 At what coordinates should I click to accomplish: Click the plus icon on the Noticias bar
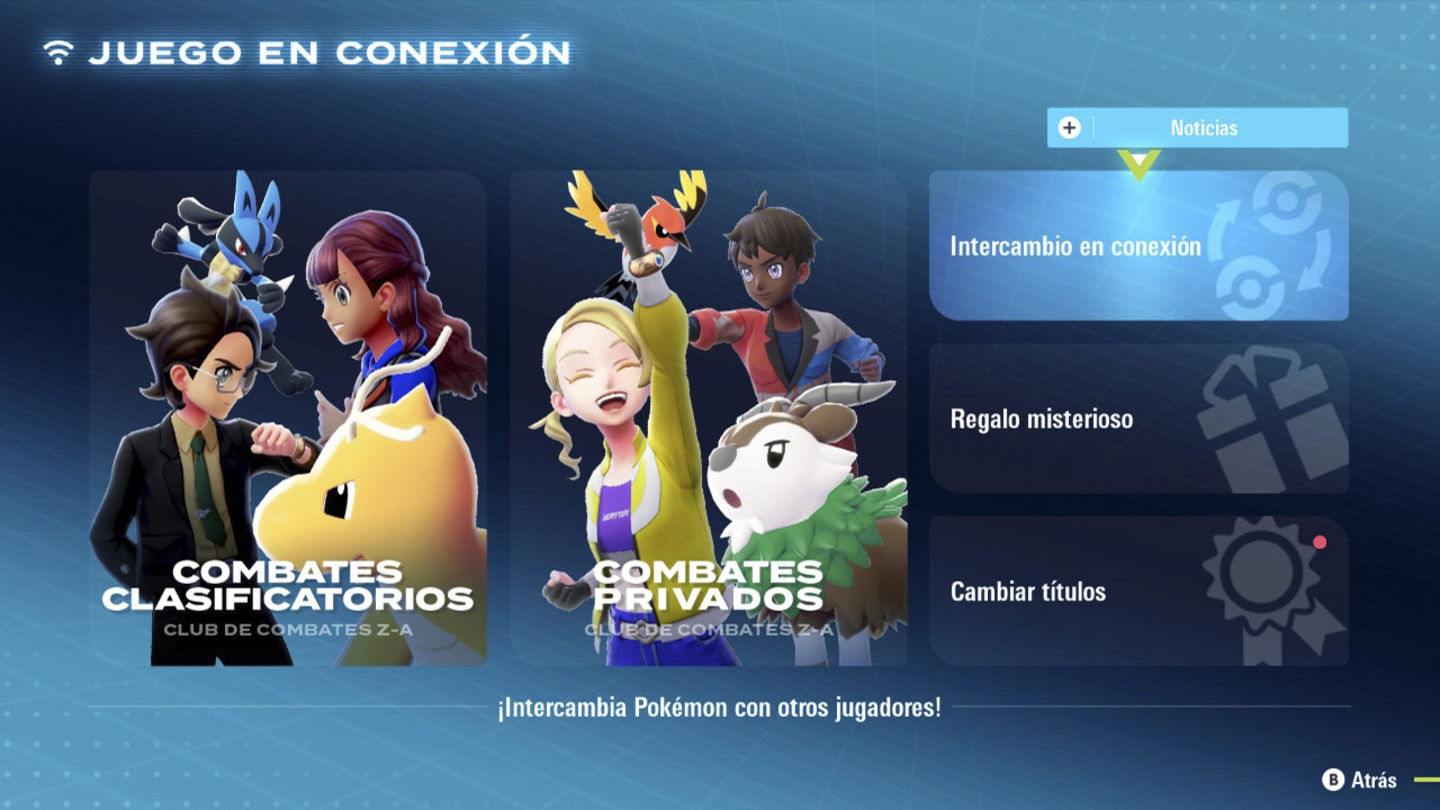tap(1071, 128)
